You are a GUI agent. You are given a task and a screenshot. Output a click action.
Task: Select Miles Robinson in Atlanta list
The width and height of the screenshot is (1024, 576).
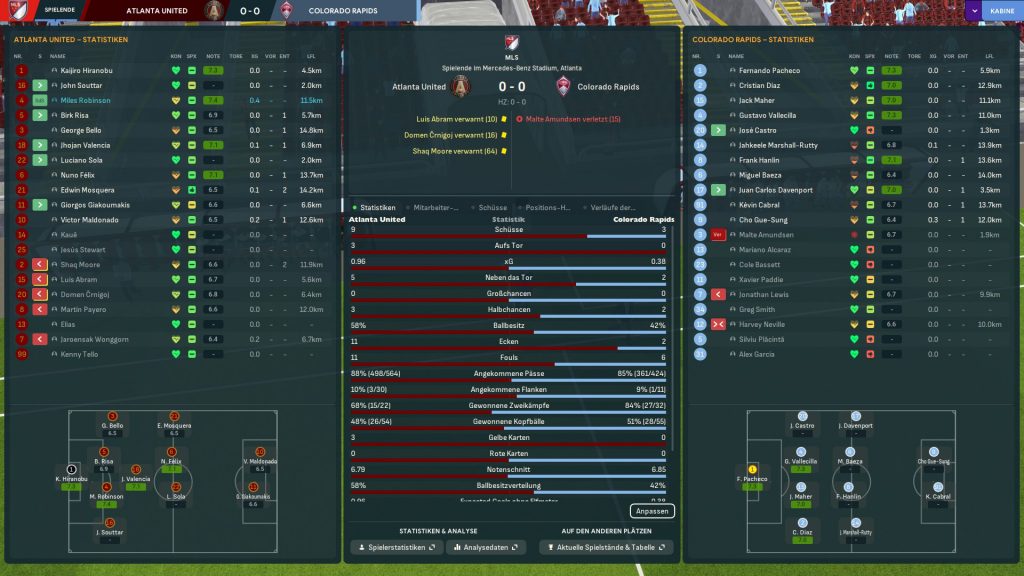(85, 100)
